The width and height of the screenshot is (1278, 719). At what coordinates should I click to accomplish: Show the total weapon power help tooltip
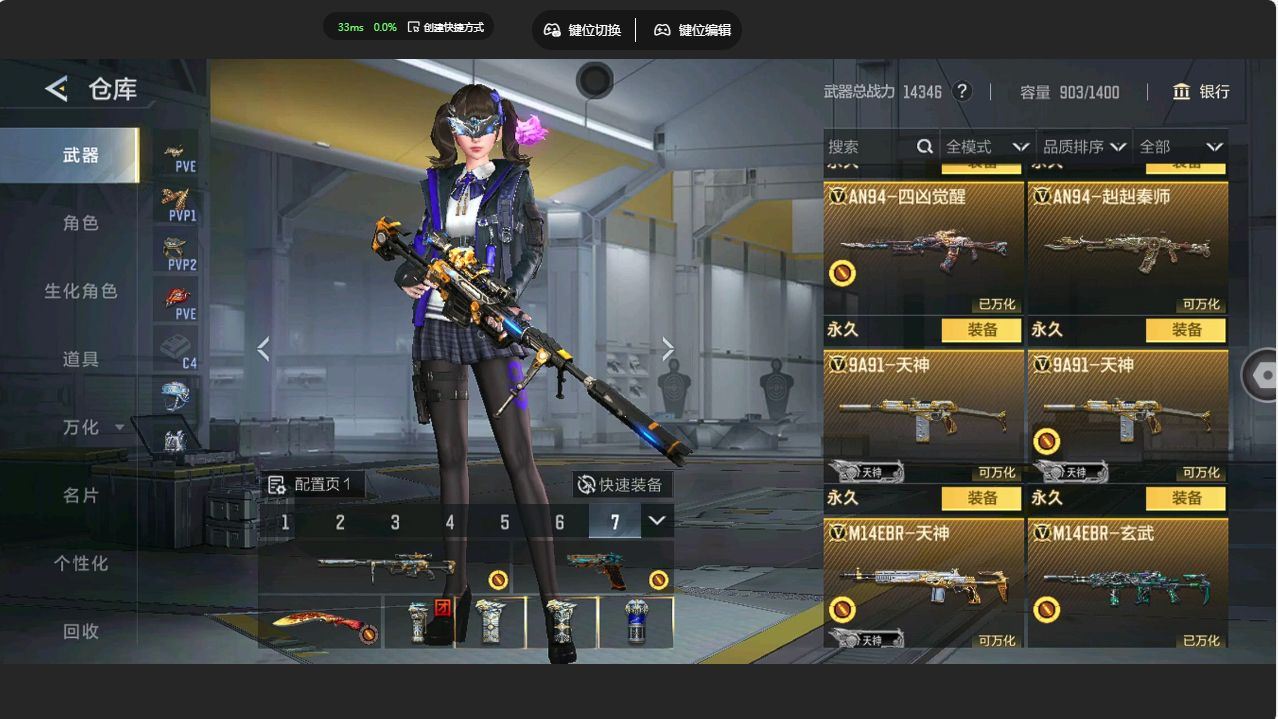tap(962, 91)
